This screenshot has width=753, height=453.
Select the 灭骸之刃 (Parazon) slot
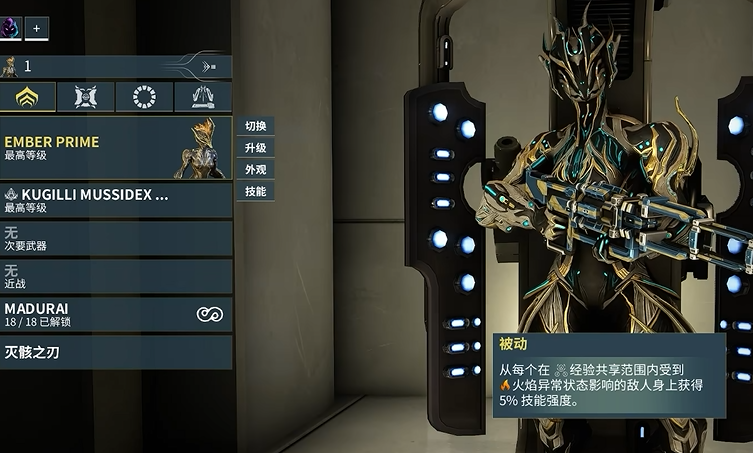click(115, 352)
